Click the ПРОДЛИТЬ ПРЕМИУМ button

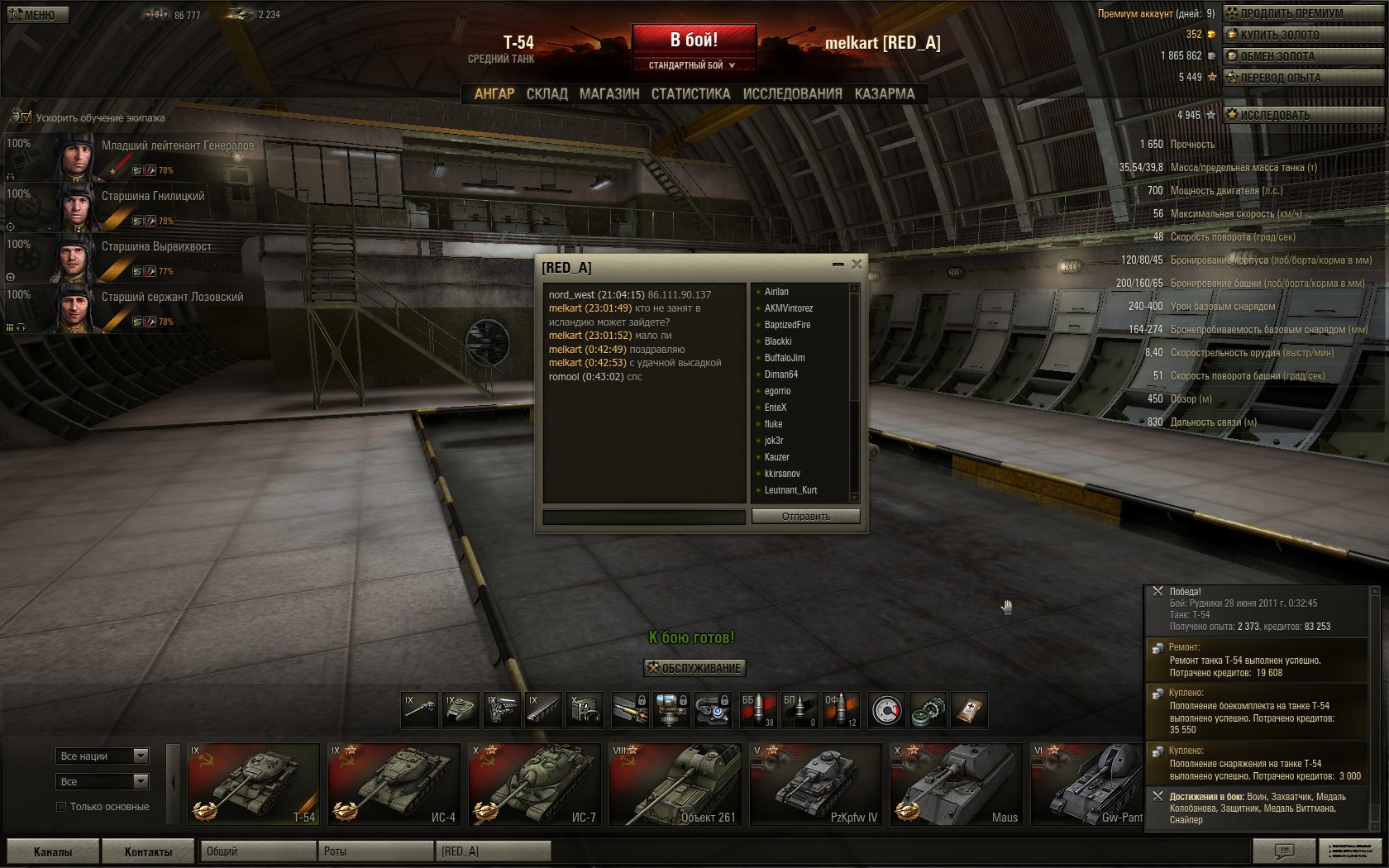1304,13
